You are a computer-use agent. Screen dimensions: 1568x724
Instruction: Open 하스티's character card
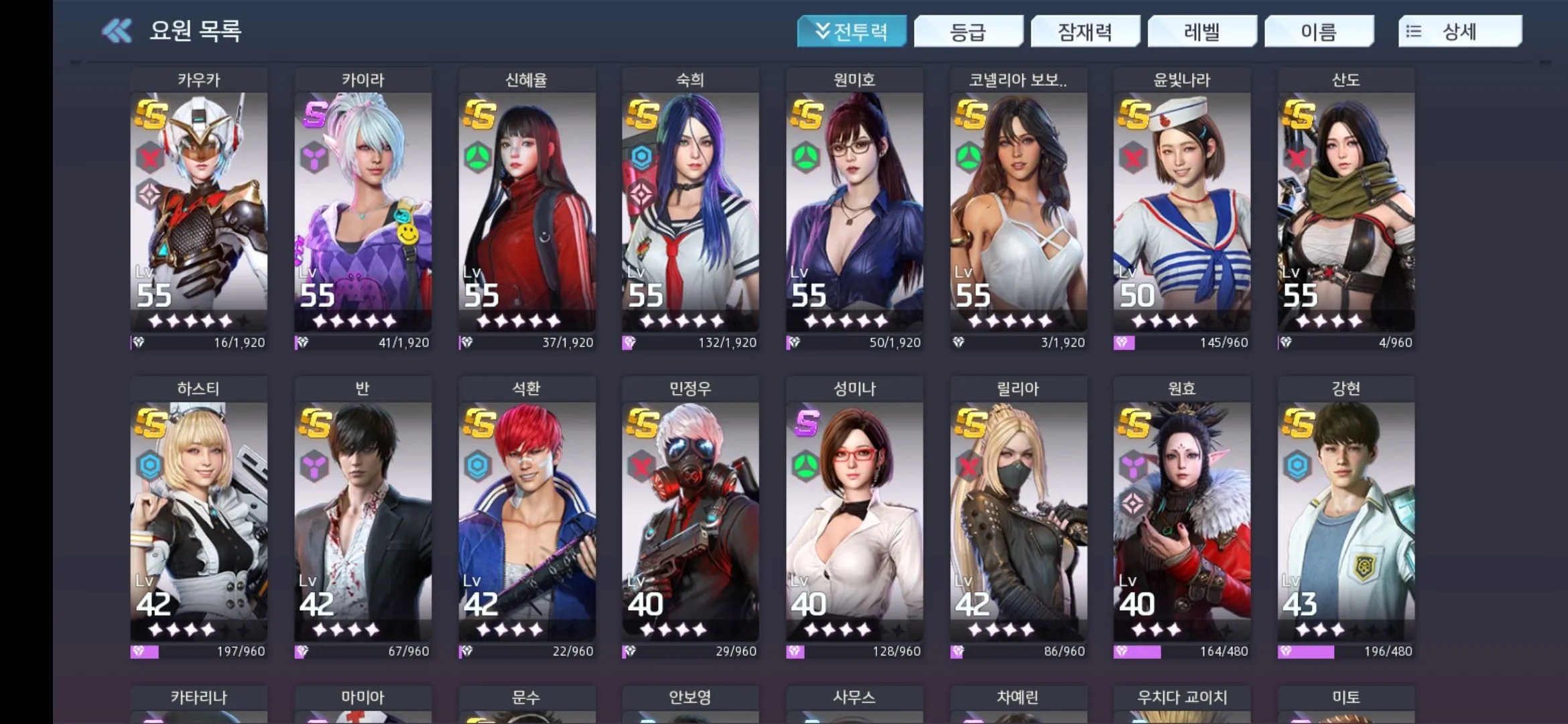click(199, 516)
